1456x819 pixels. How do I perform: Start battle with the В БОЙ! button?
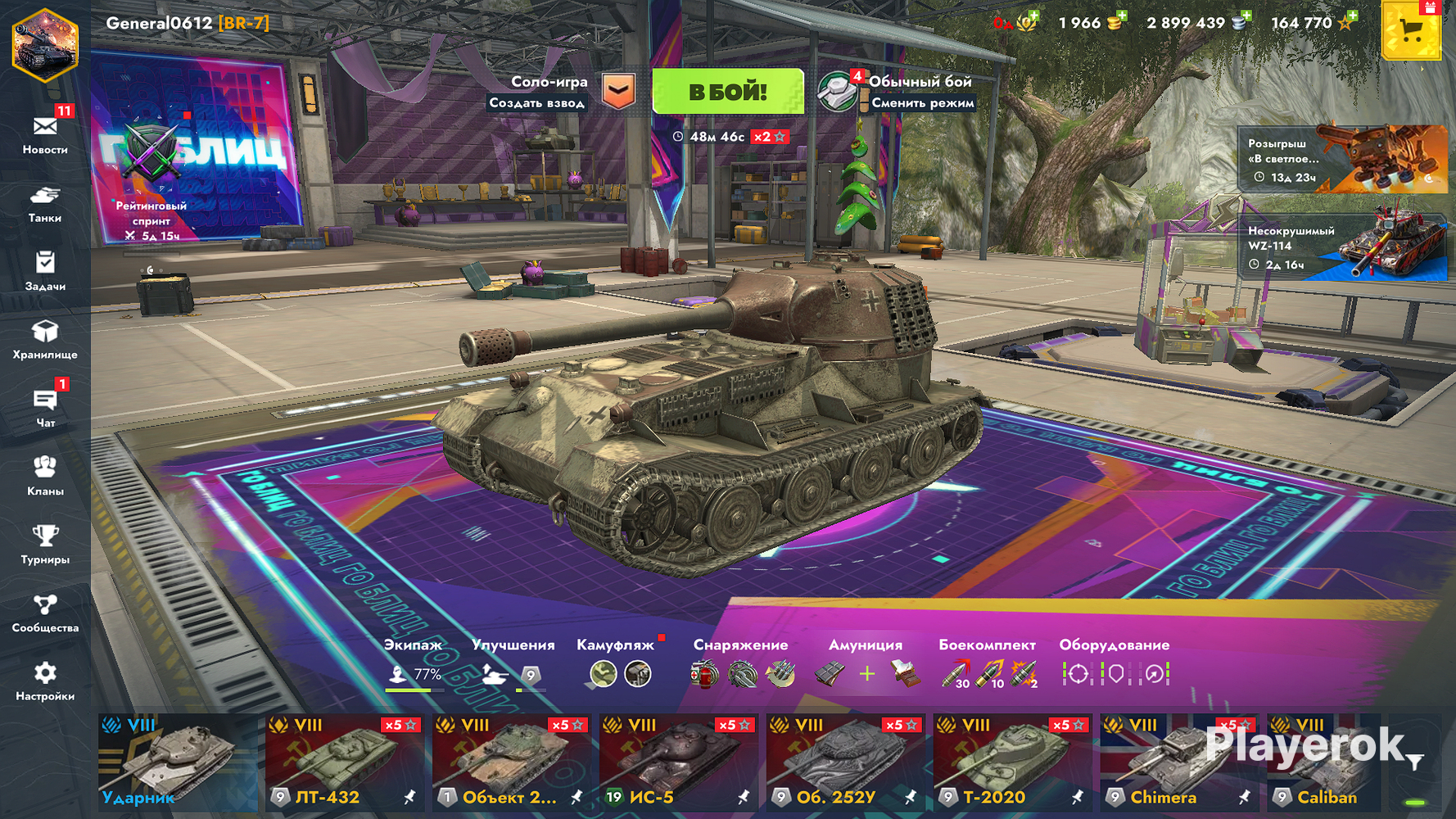(727, 91)
